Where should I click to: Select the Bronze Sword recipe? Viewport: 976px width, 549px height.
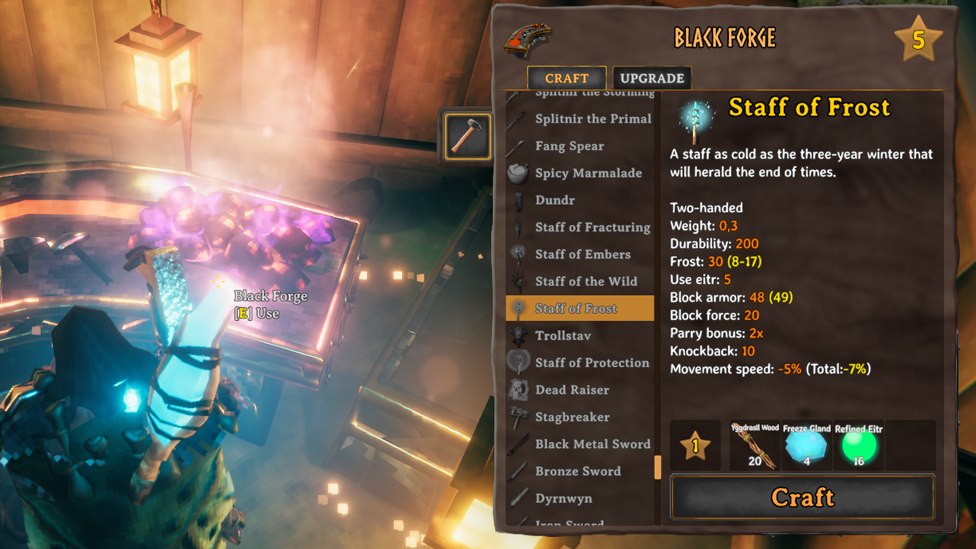(578, 471)
